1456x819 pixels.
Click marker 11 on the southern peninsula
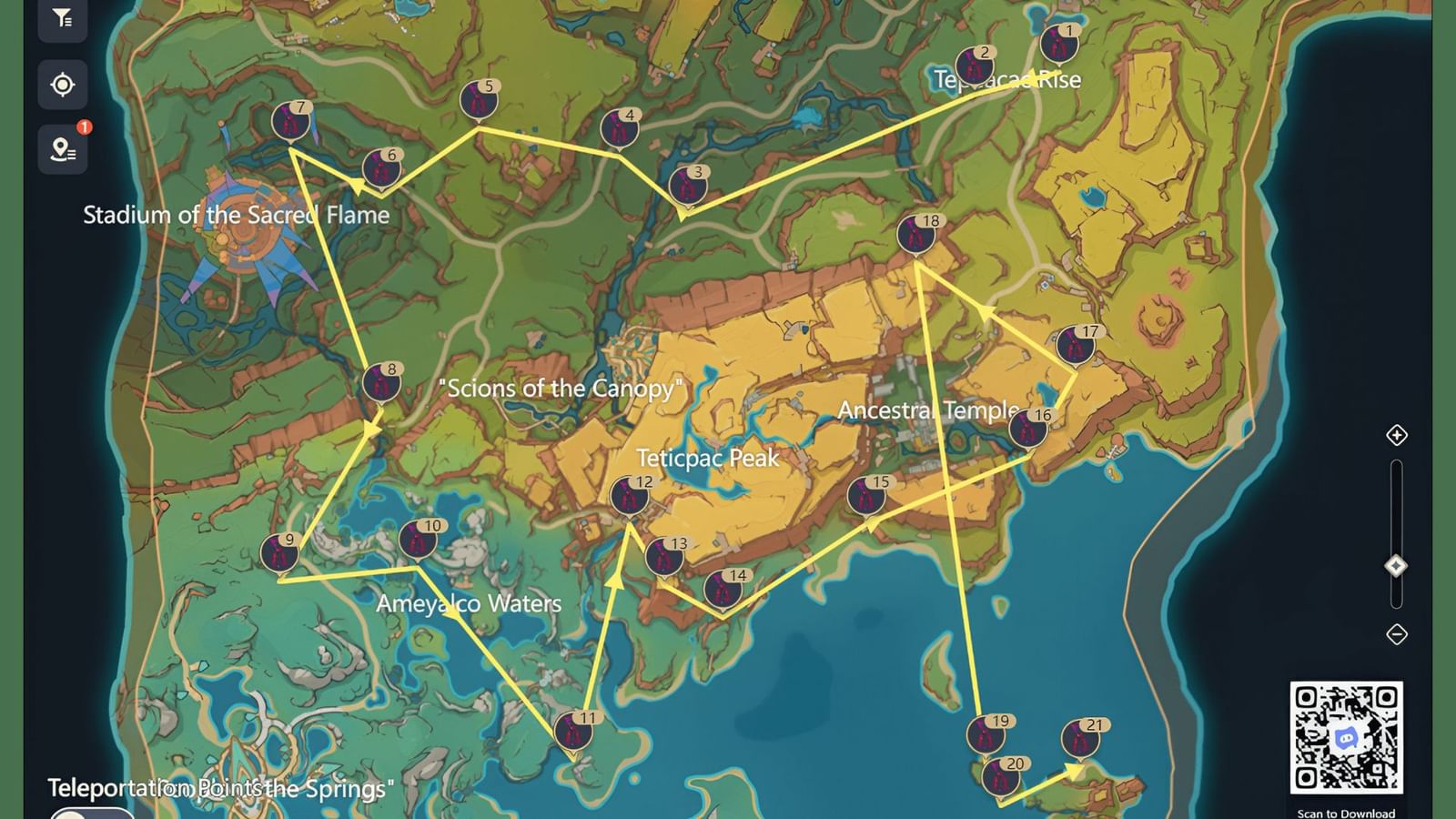(573, 731)
